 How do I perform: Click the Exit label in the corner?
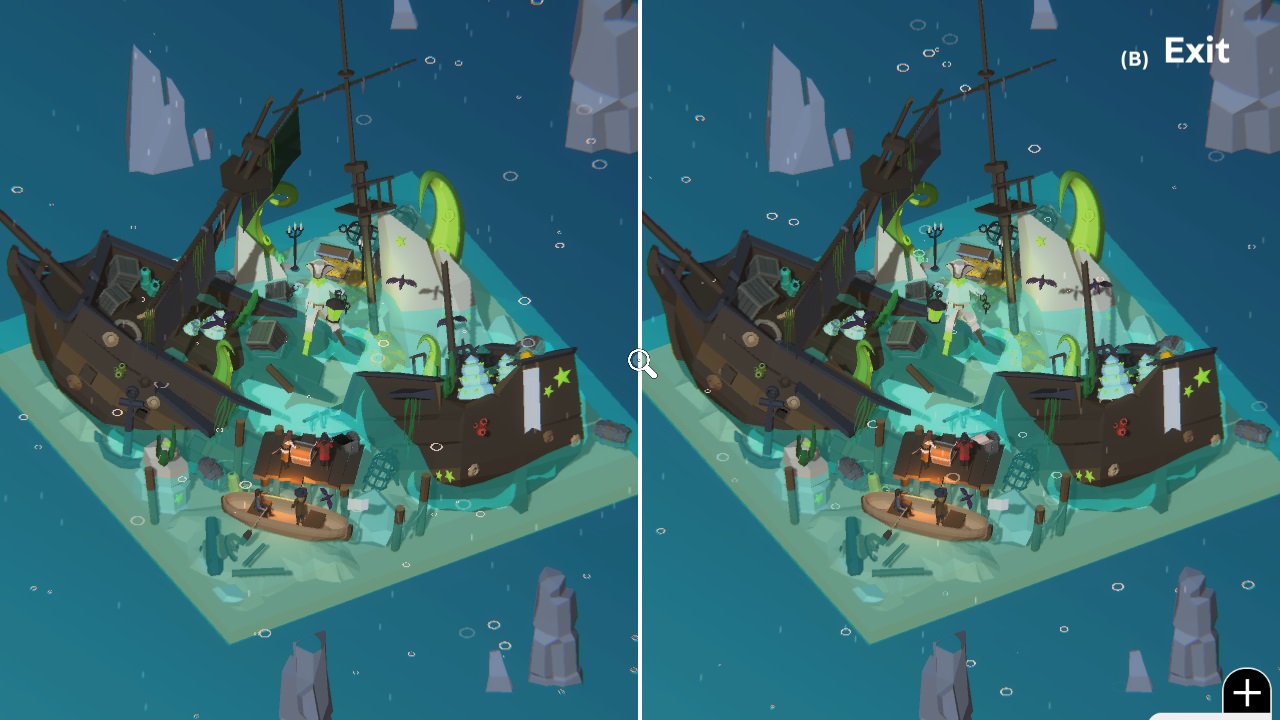[1196, 50]
